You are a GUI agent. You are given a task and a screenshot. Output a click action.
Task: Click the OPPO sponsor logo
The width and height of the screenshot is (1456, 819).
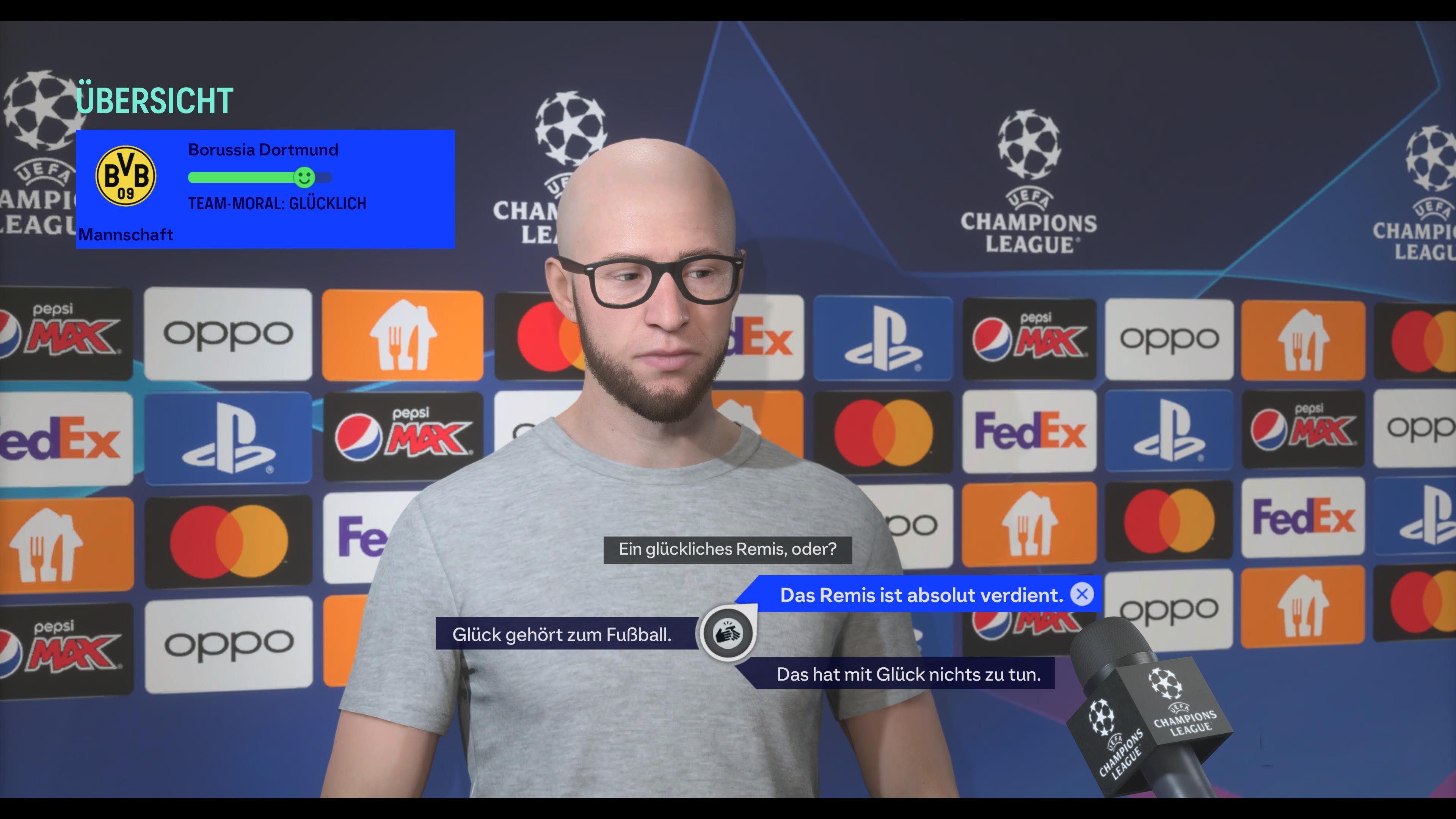point(228,334)
